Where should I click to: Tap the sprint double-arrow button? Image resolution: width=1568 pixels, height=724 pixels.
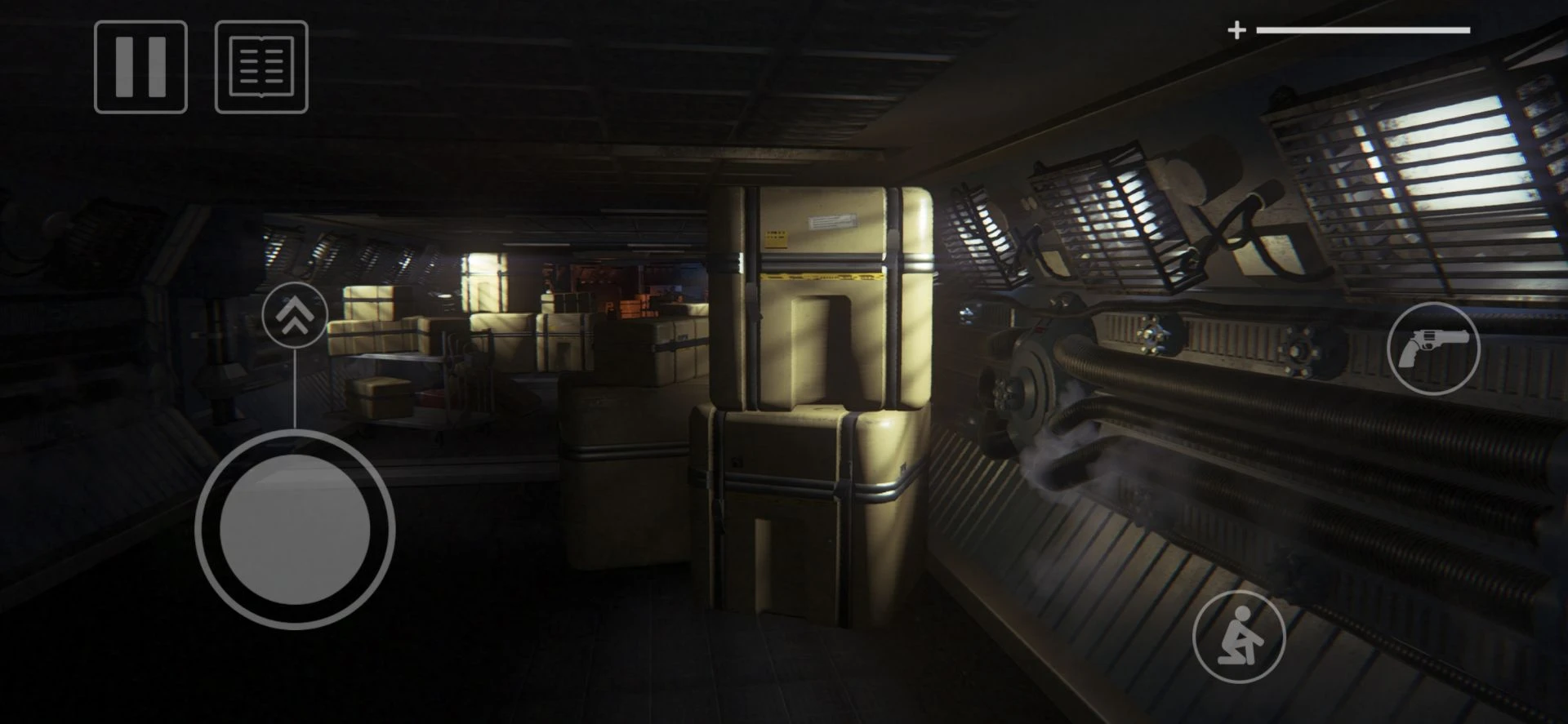coord(295,315)
